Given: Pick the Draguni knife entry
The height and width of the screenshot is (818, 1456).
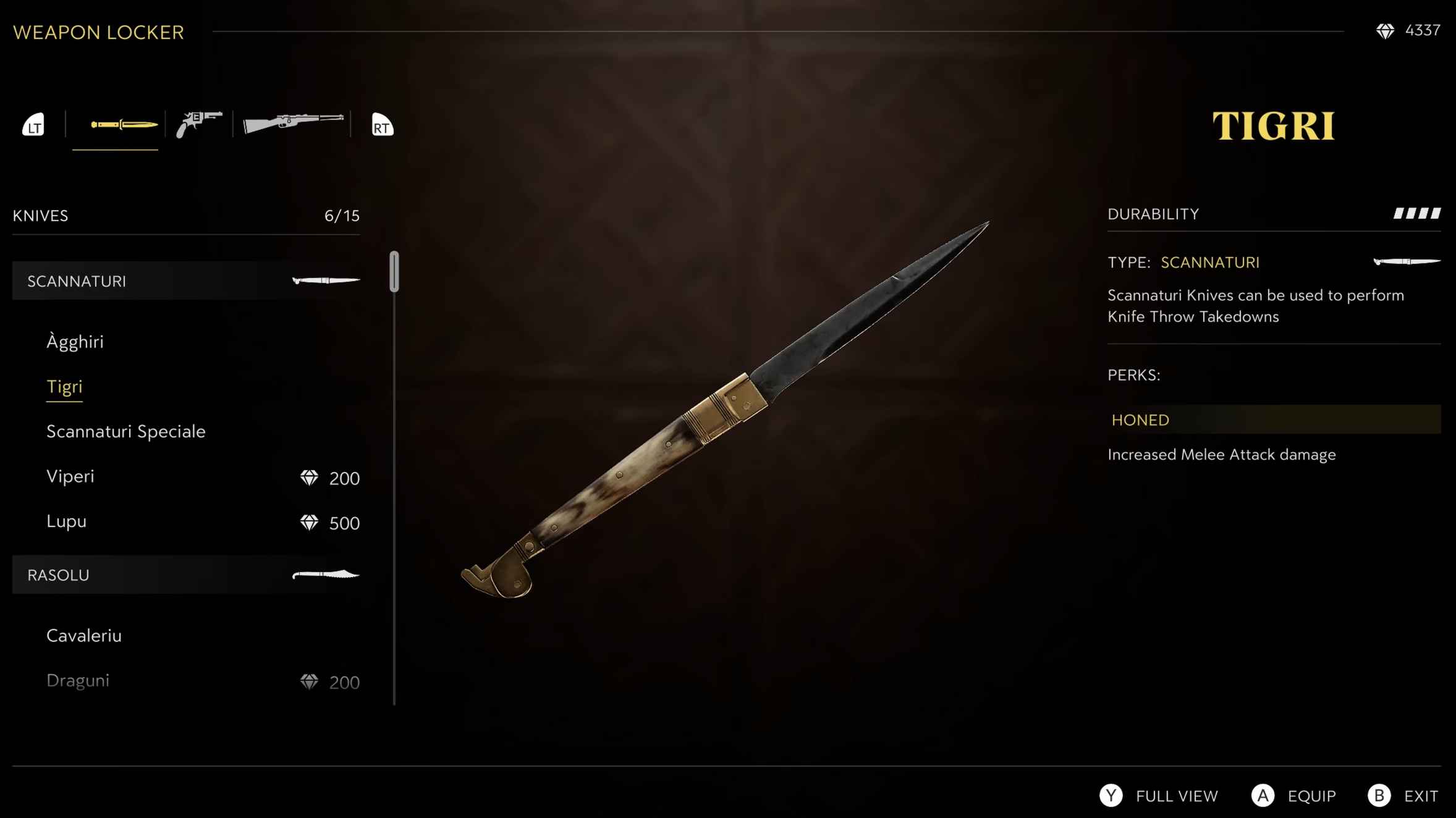Looking at the screenshot, I should click(x=78, y=681).
